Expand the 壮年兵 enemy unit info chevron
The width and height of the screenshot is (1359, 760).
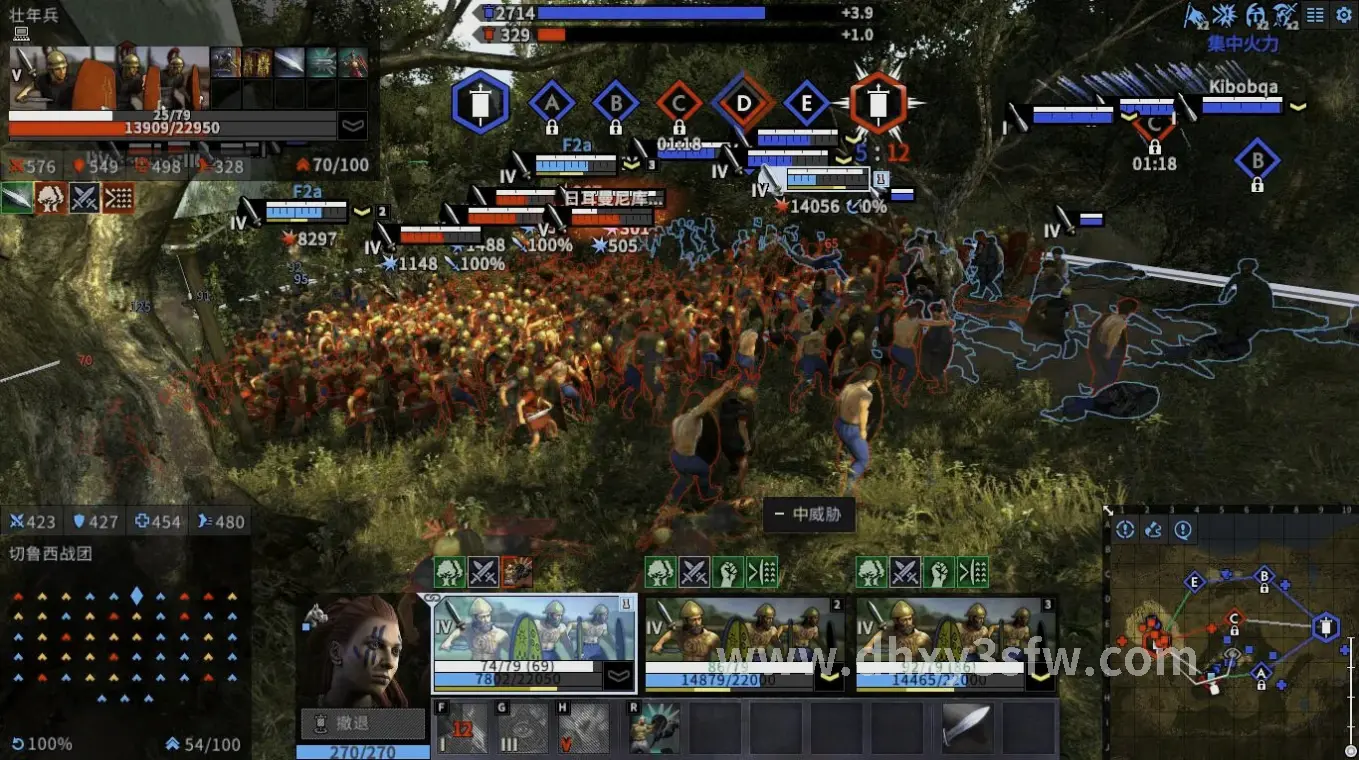click(x=352, y=126)
